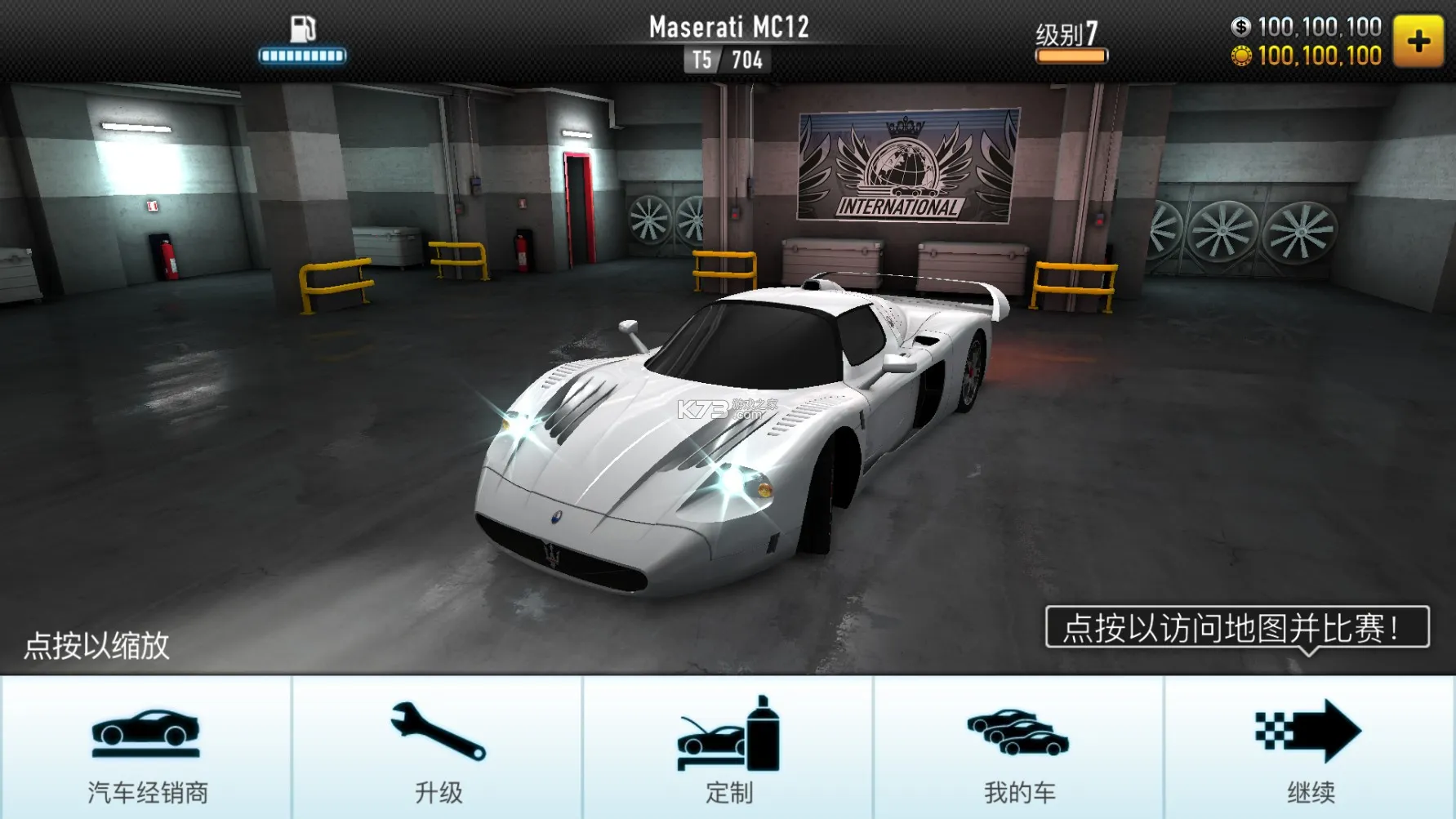This screenshot has width=1456, height=819.
Task: Open the T5 704 rating tab
Action: 725,58
